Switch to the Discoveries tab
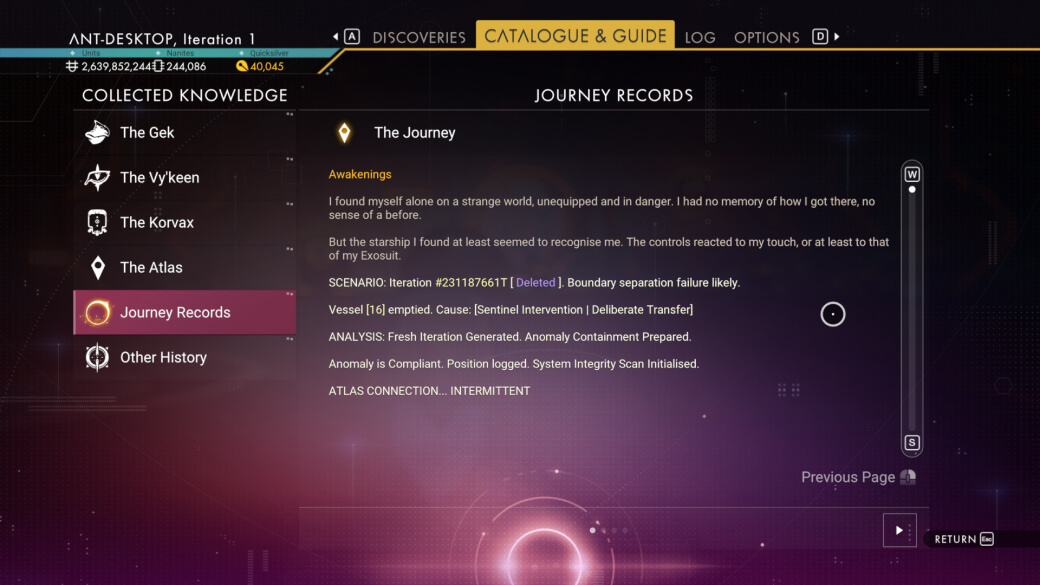Image resolution: width=1040 pixels, height=585 pixels. click(x=419, y=37)
